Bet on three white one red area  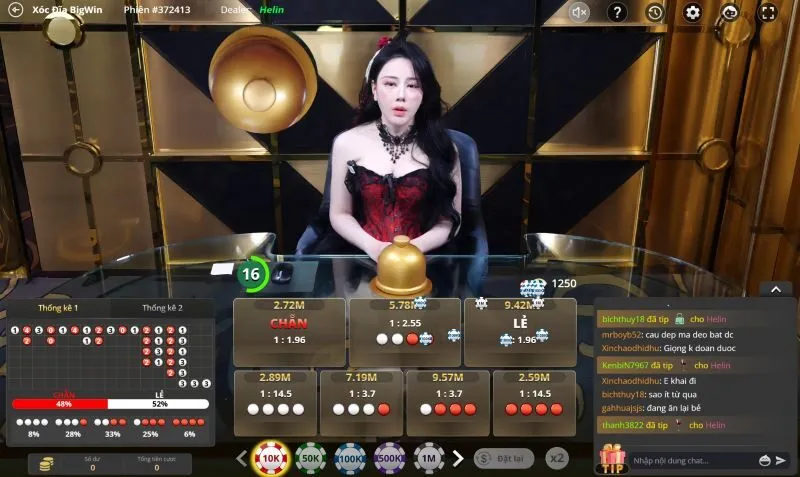(x=360, y=394)
